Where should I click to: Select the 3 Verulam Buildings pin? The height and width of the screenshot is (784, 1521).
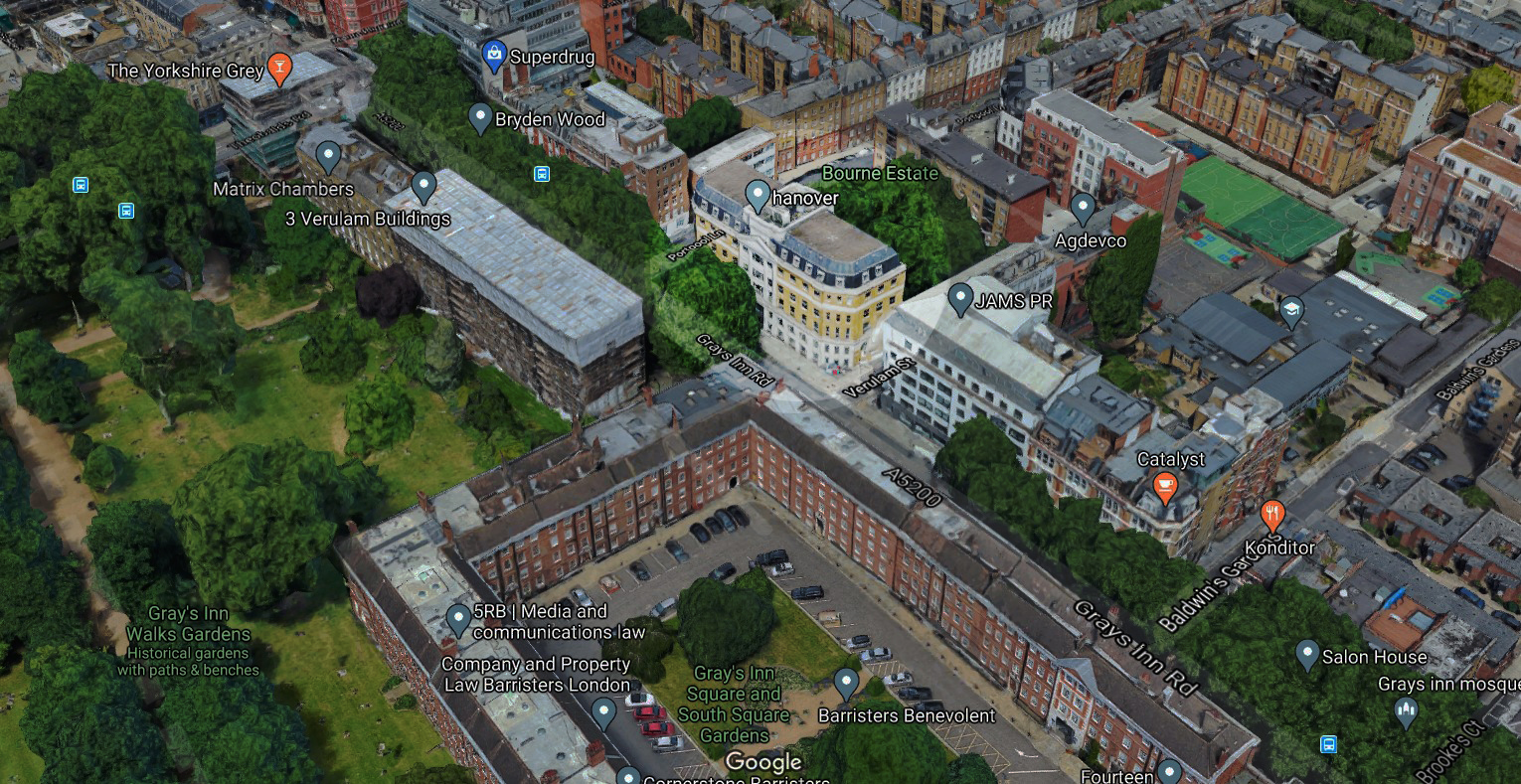pos(424,186)
